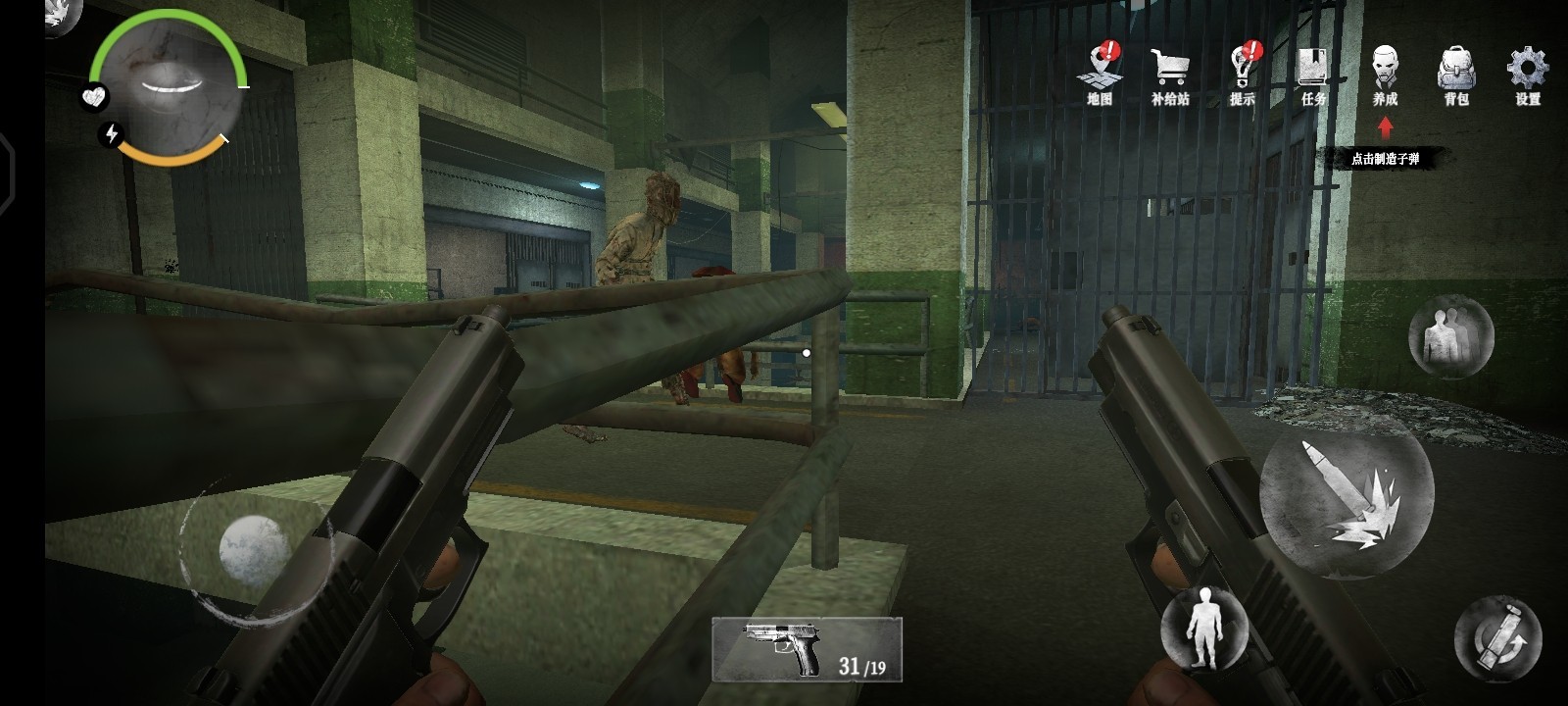Screen dimensions: 1568x706
Task: Open the 任务 mission journal
Action: coord(1313,72)
